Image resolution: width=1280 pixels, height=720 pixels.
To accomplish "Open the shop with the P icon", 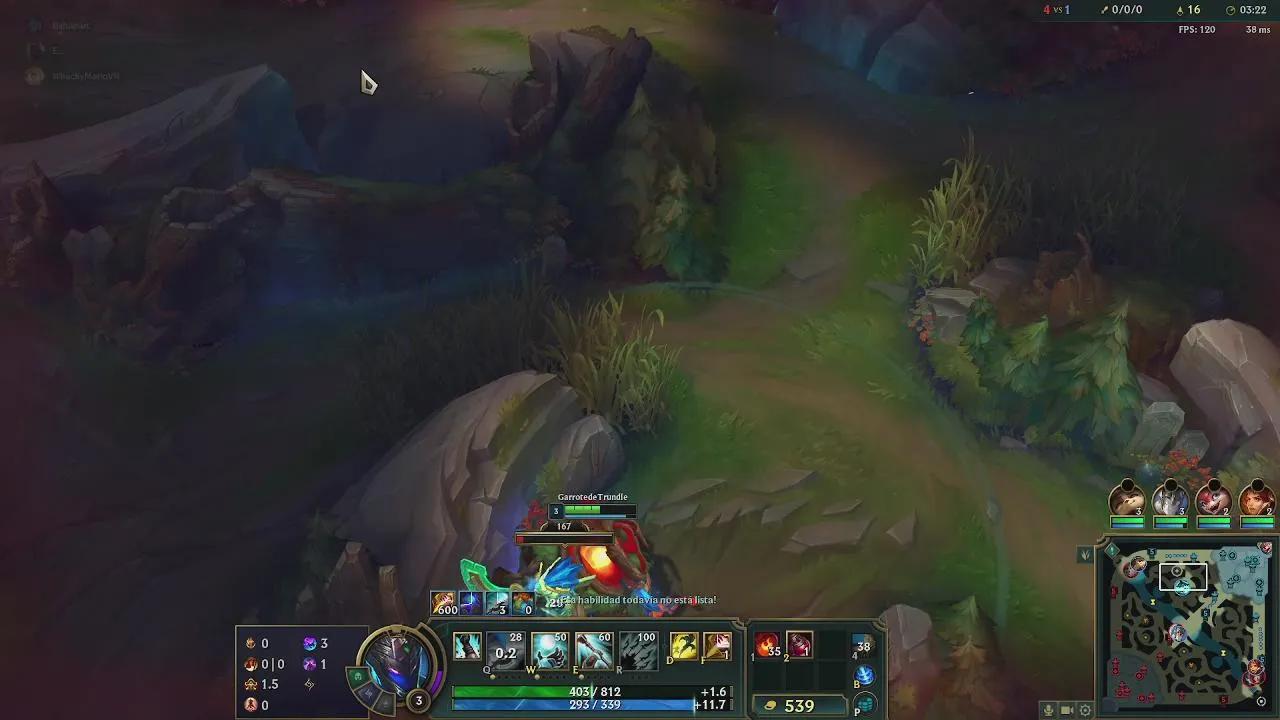I will click(x=864, y=705).
